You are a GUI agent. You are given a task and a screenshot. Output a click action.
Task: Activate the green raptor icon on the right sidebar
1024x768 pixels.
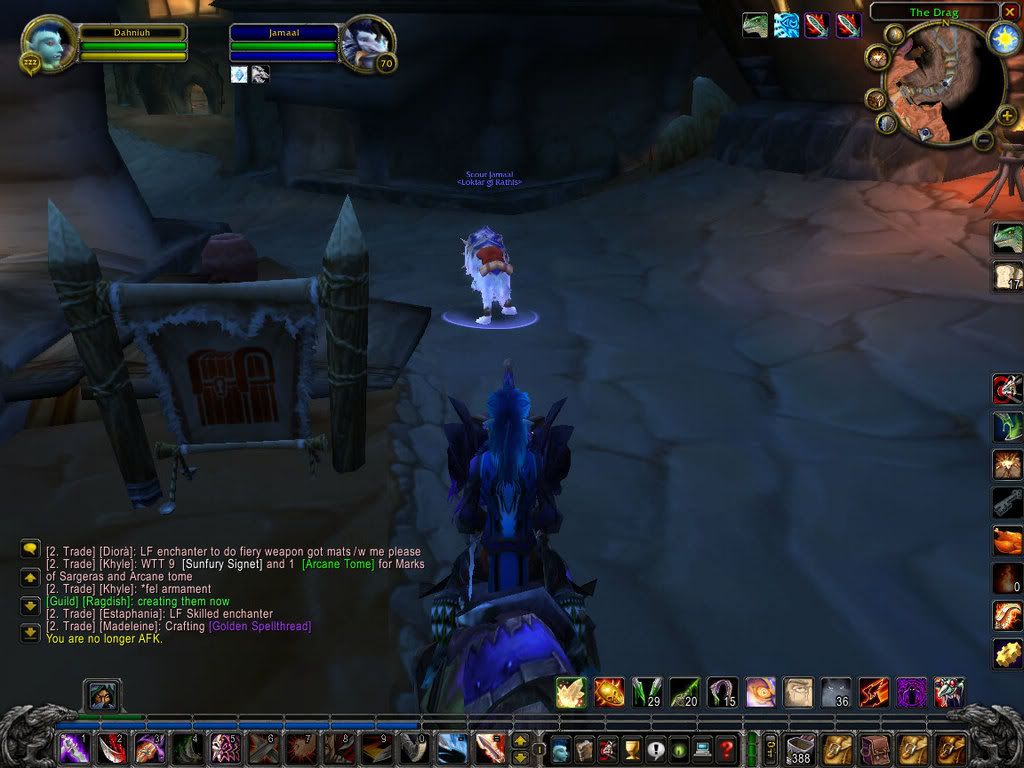click(x=1006, y=238)
